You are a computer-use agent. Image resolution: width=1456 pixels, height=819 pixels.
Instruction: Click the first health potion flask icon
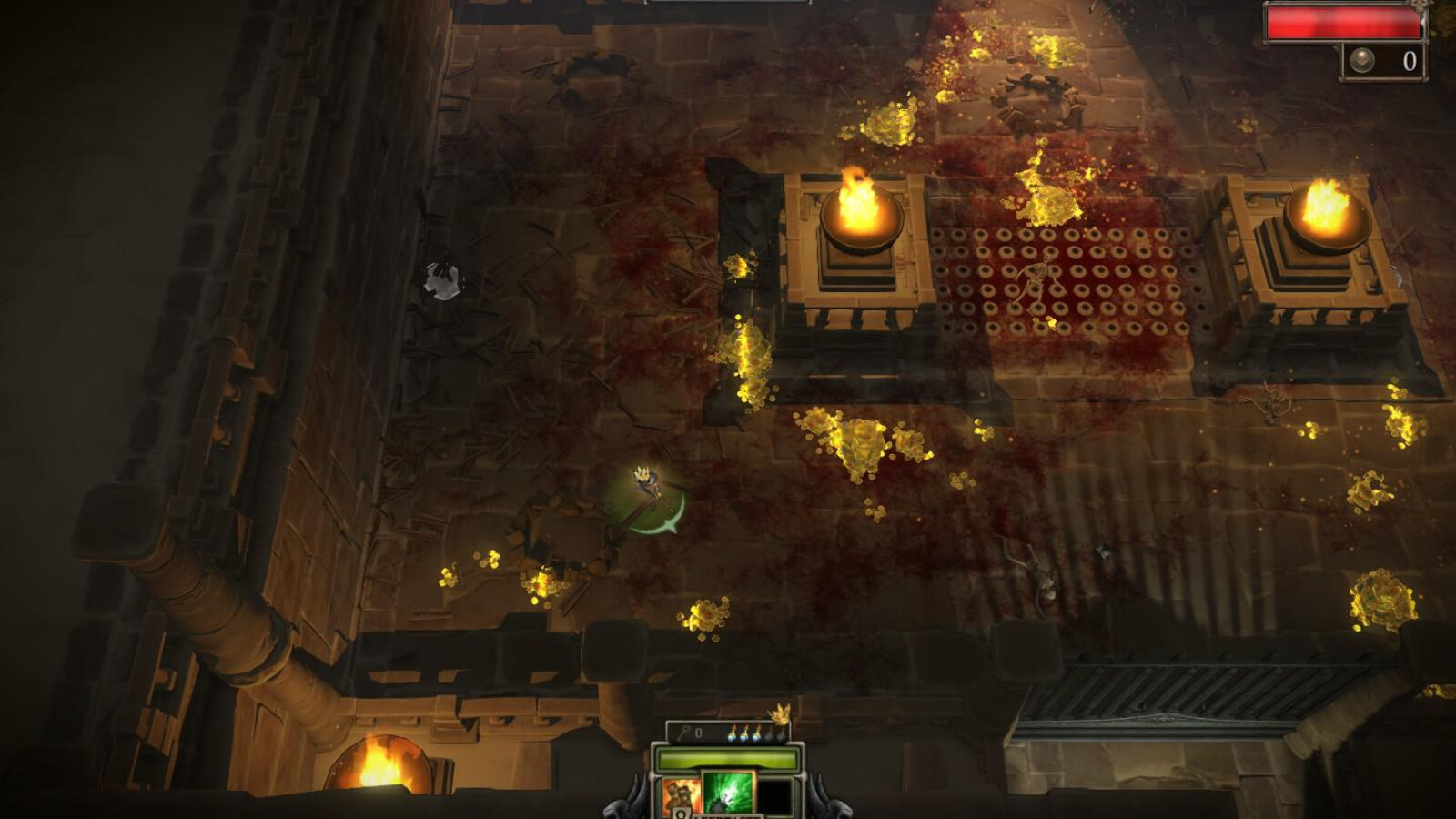point(733,734)
